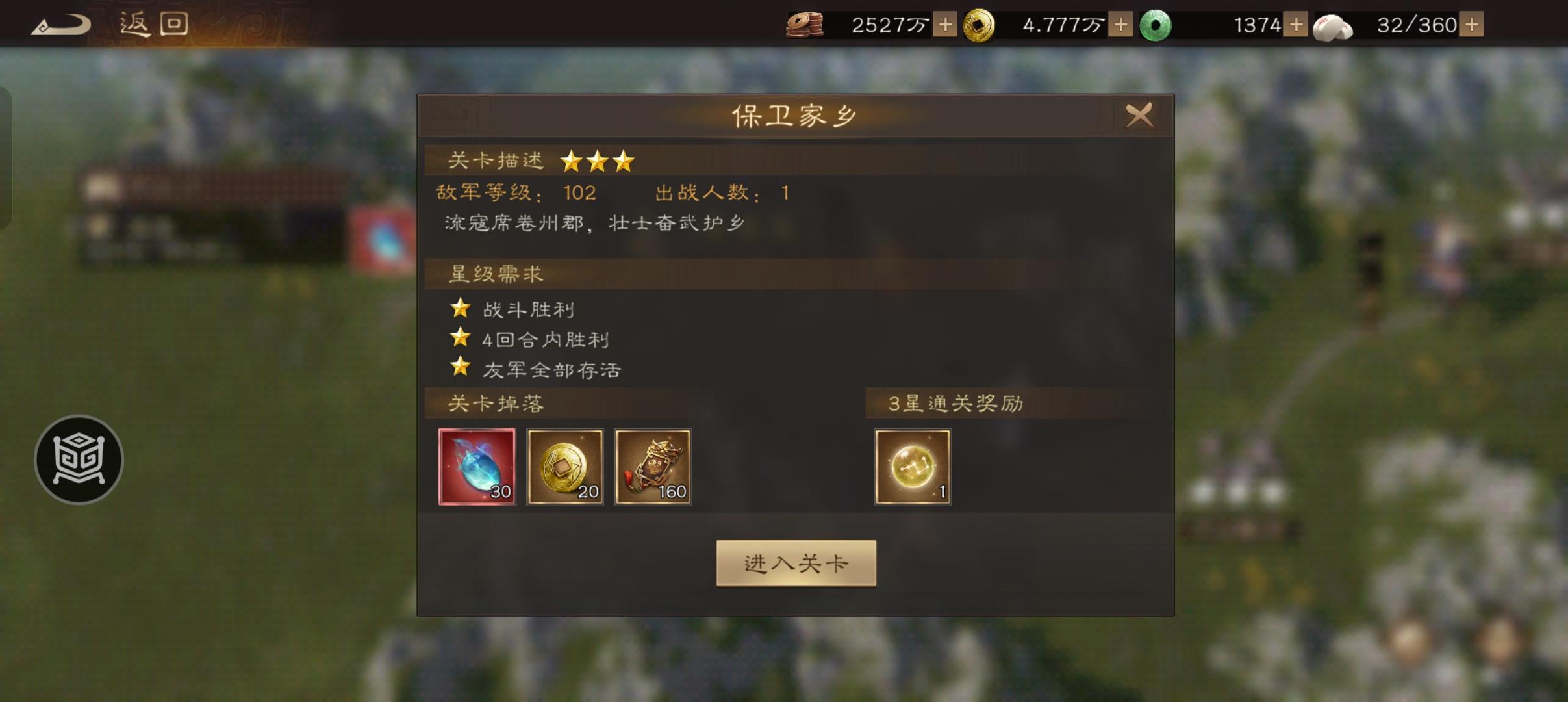View the gold coin drop reward showing 20
This screenshot has height=702, width=1568.
pyautogui.click(x=565, y=467)
